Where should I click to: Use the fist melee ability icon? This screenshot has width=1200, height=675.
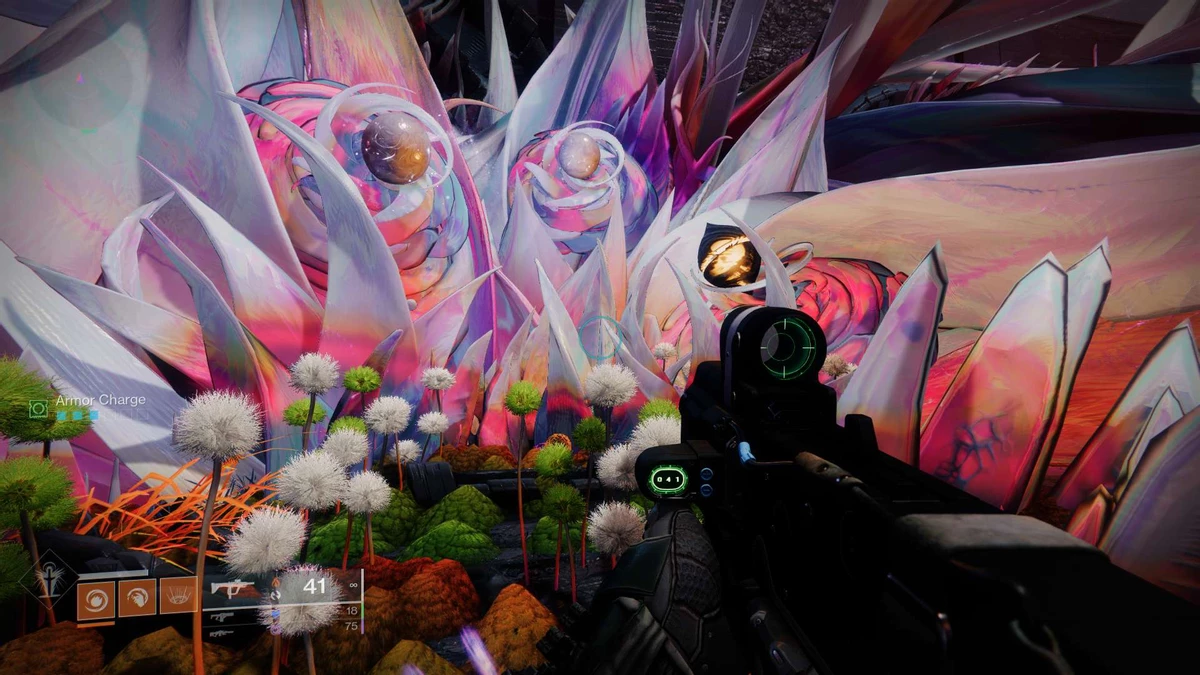click(x=137, y=597)
